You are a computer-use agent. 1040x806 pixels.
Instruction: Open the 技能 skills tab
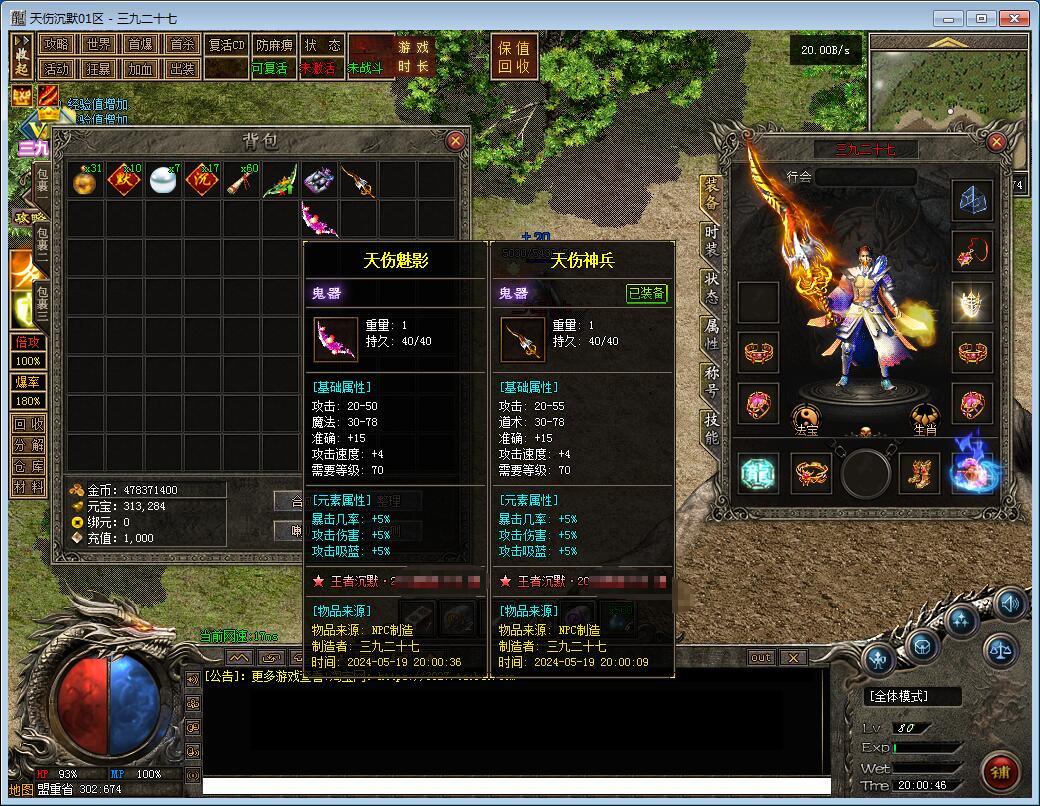point(711,427)
